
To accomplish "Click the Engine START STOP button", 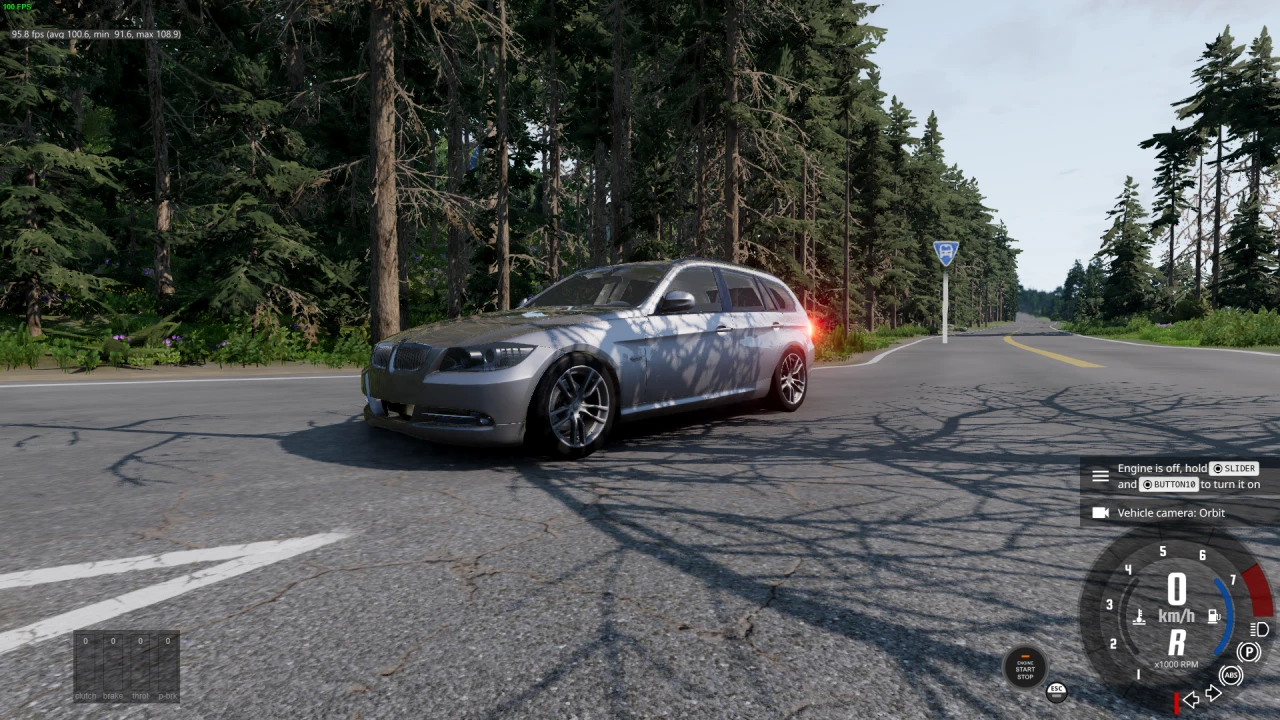I will pyautogui.click(x=1026, y=669).
